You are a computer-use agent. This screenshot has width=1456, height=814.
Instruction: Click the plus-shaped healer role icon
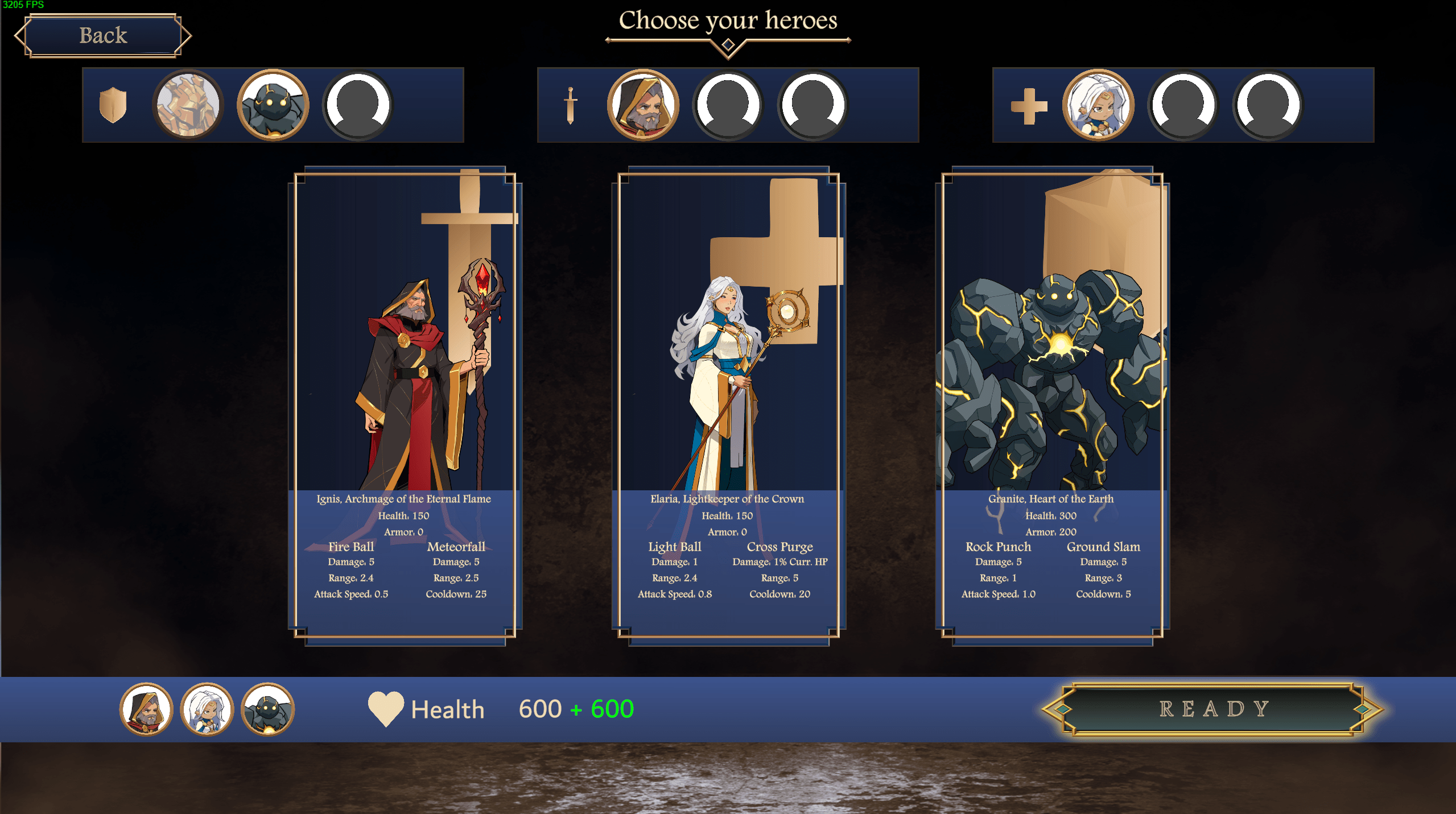tap(1029, 106)
